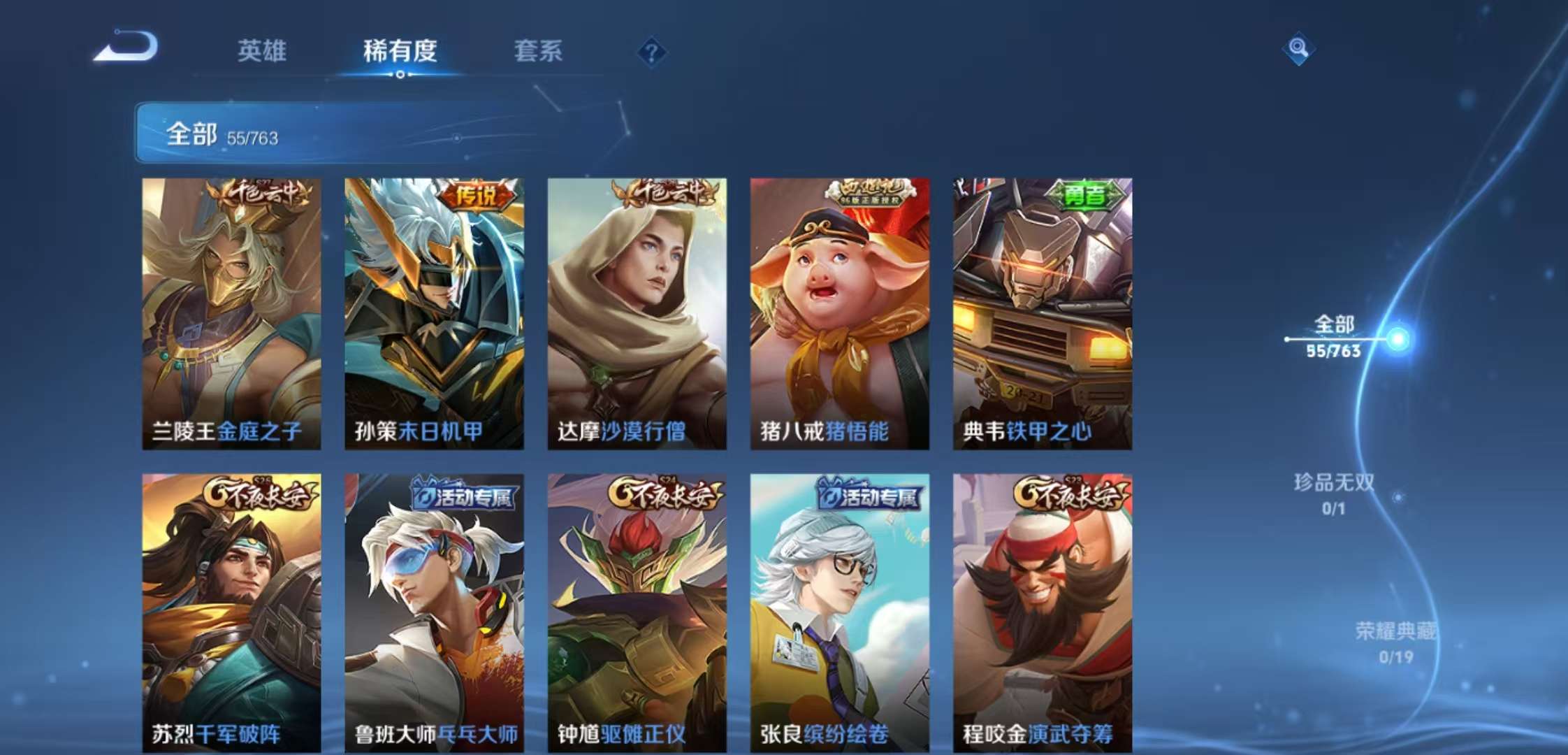1568x755 pixels.
Task: Click the question mark help icon
Action: 651,50
